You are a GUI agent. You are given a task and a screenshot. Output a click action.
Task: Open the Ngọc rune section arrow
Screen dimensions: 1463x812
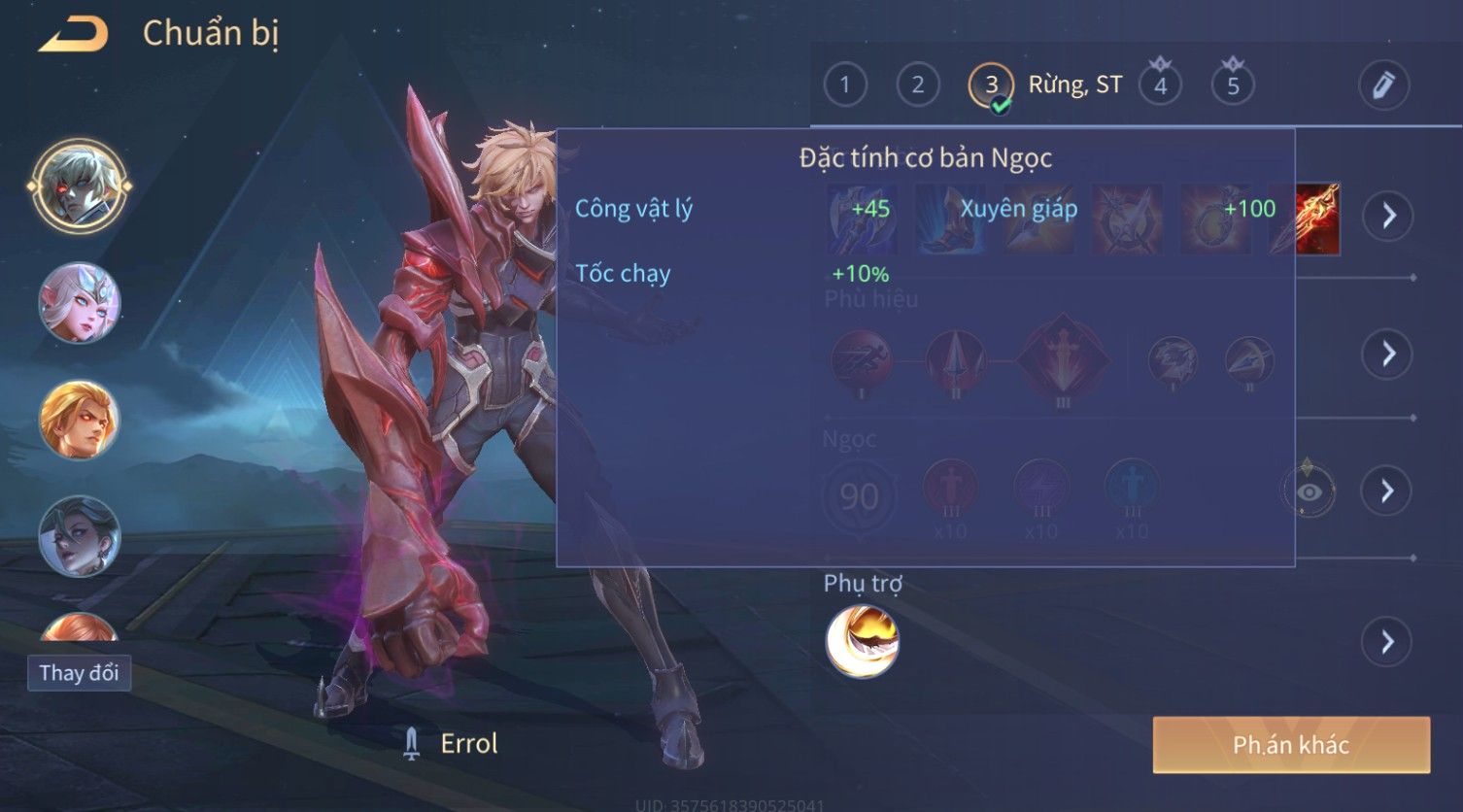[1388, 491]
